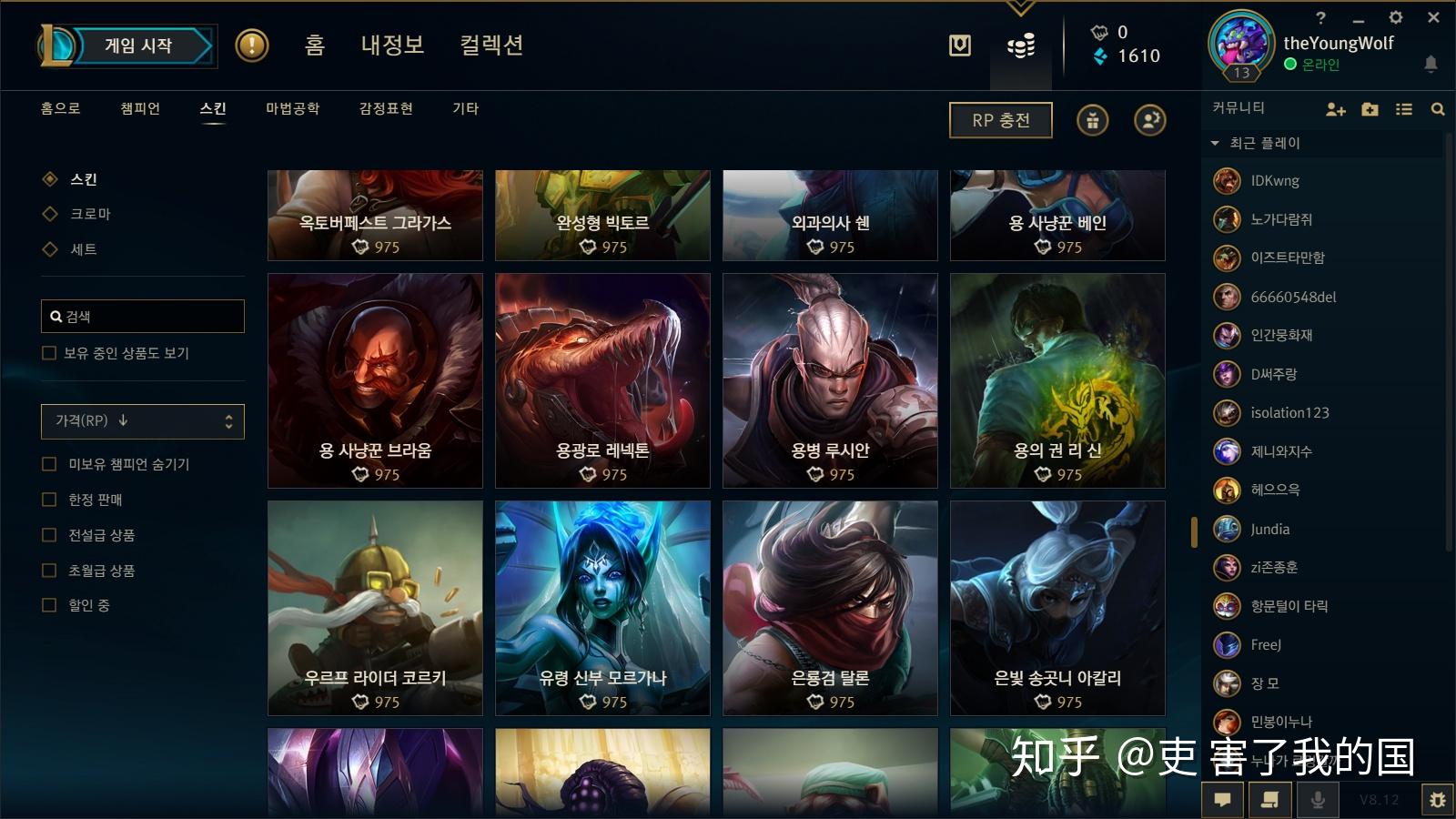Open the add friend icon in 커뮤니티
Viewport: 1456px width, 819px height.
pyautogui.click(x=1335, y=108)
